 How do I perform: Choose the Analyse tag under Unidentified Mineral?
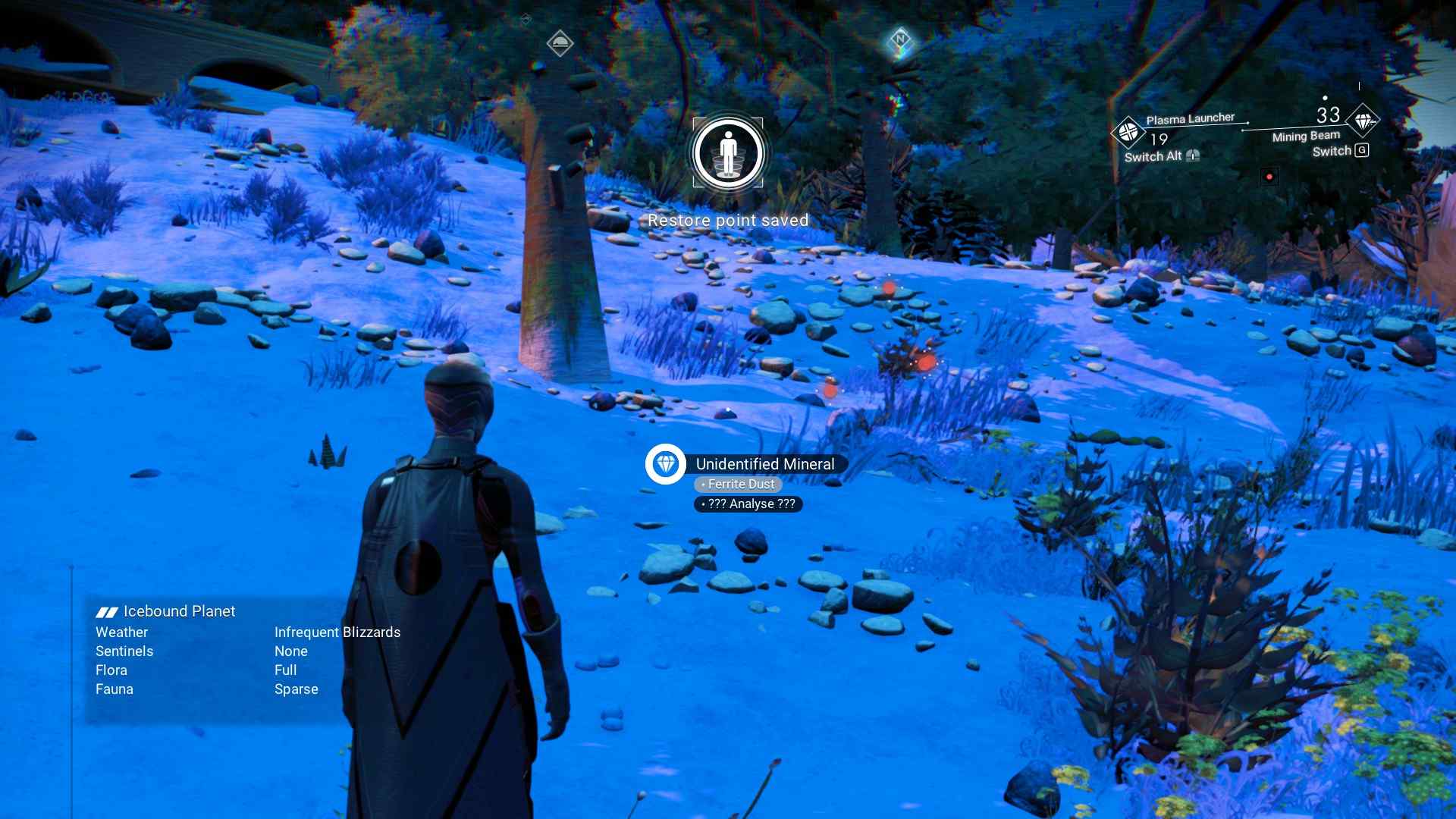[x=748, y=504]
